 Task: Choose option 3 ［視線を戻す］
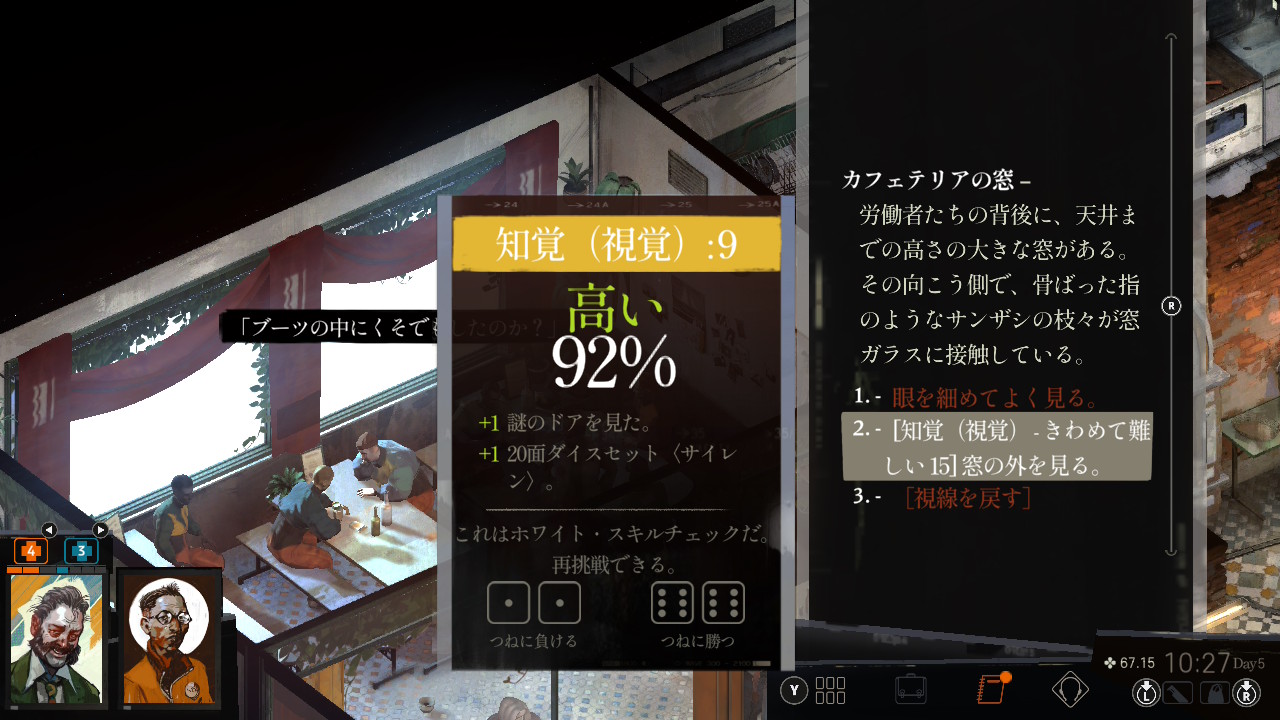[967, 497]
